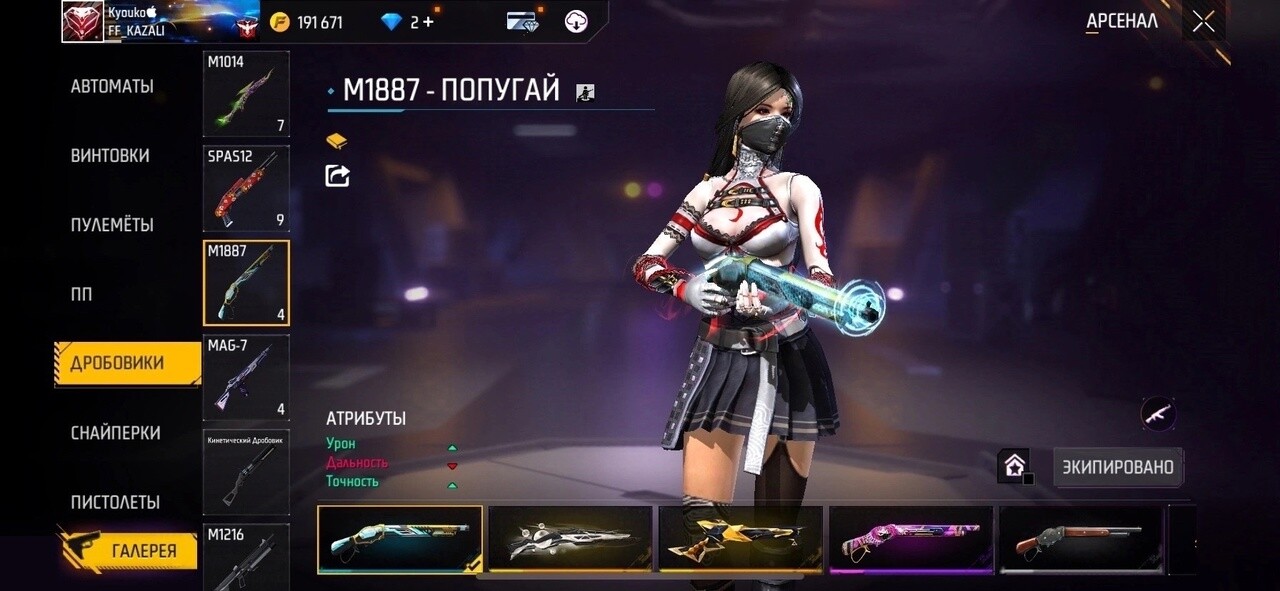Click the house icon beside ЭКИПИРОВАНО
Viewport: 1280px width, 591px height.
(x=1014, y=465)
